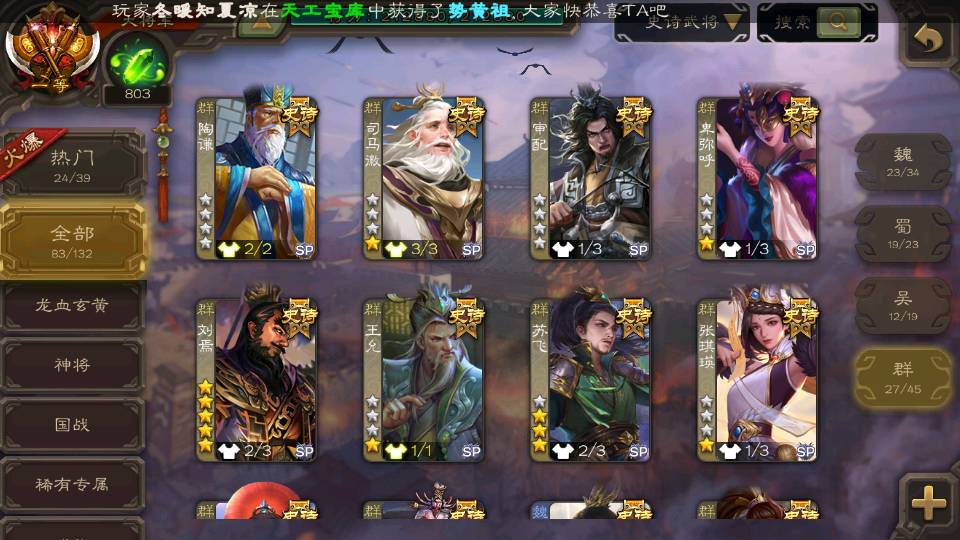Select the 刘焉 hero card
The width and height of the screenshot is (960, 540).
[256, 378]
